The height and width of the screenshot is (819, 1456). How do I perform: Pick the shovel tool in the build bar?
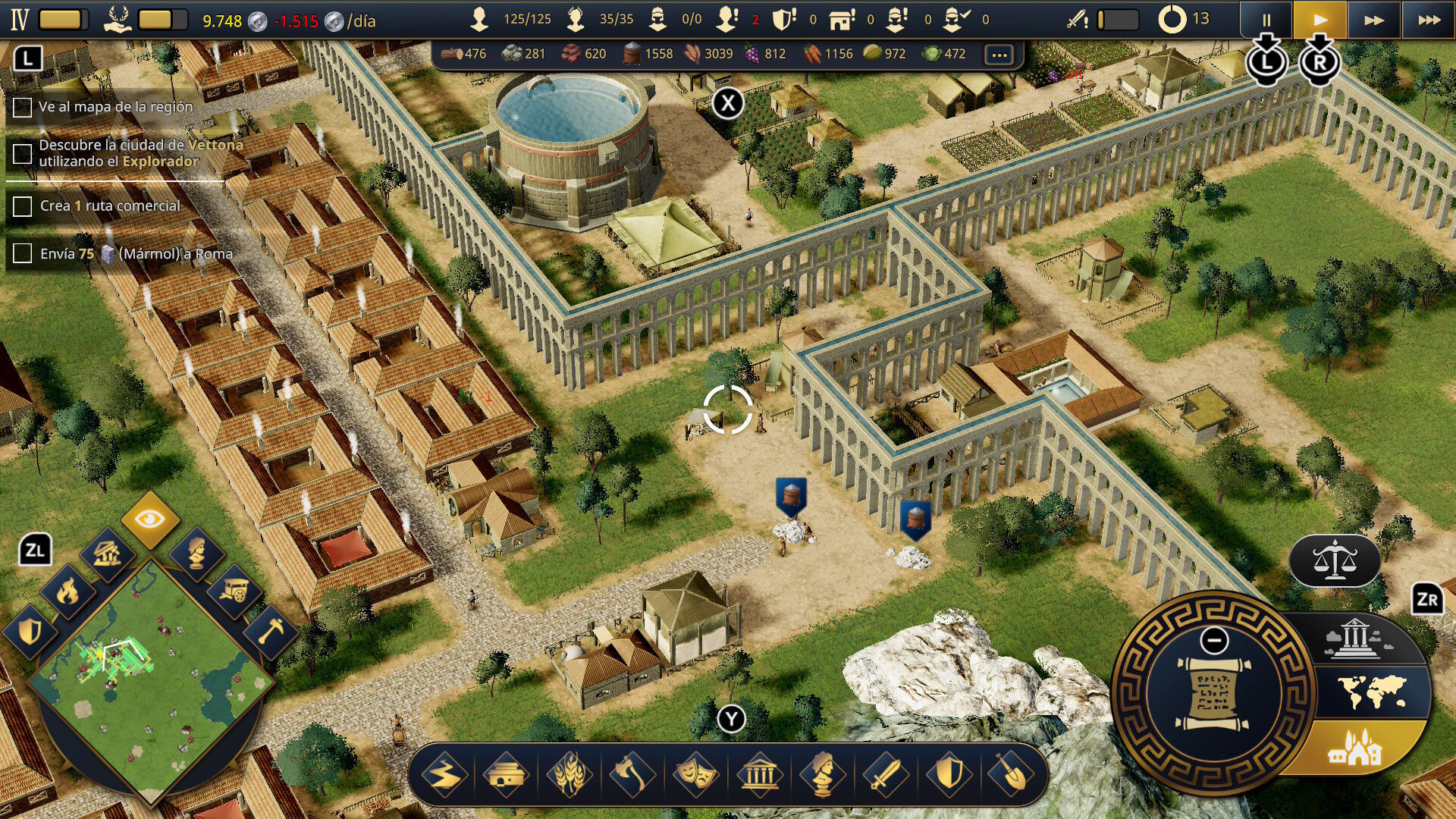click(1011, 775)
